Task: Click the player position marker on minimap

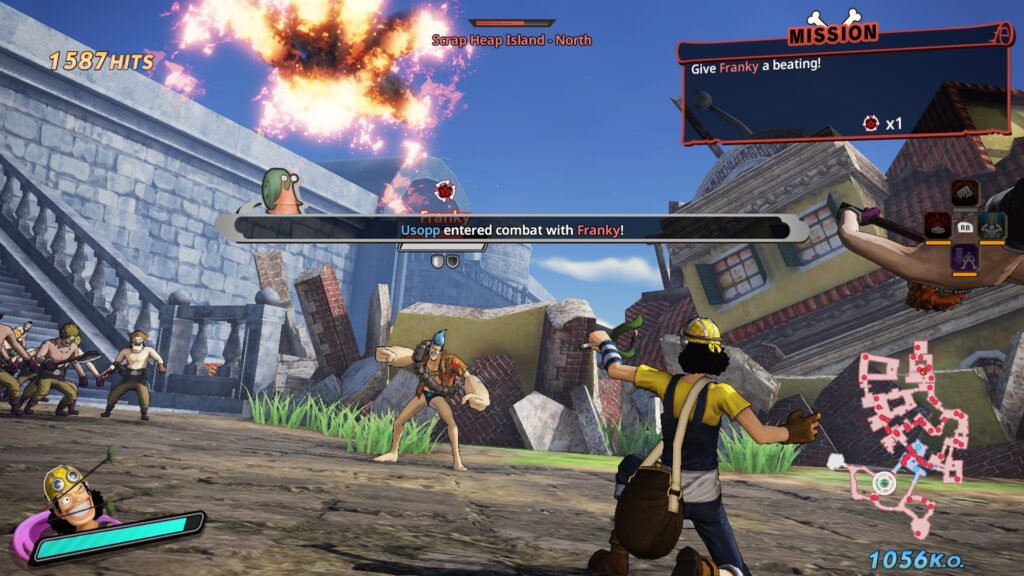Action: tap(883, 484)
